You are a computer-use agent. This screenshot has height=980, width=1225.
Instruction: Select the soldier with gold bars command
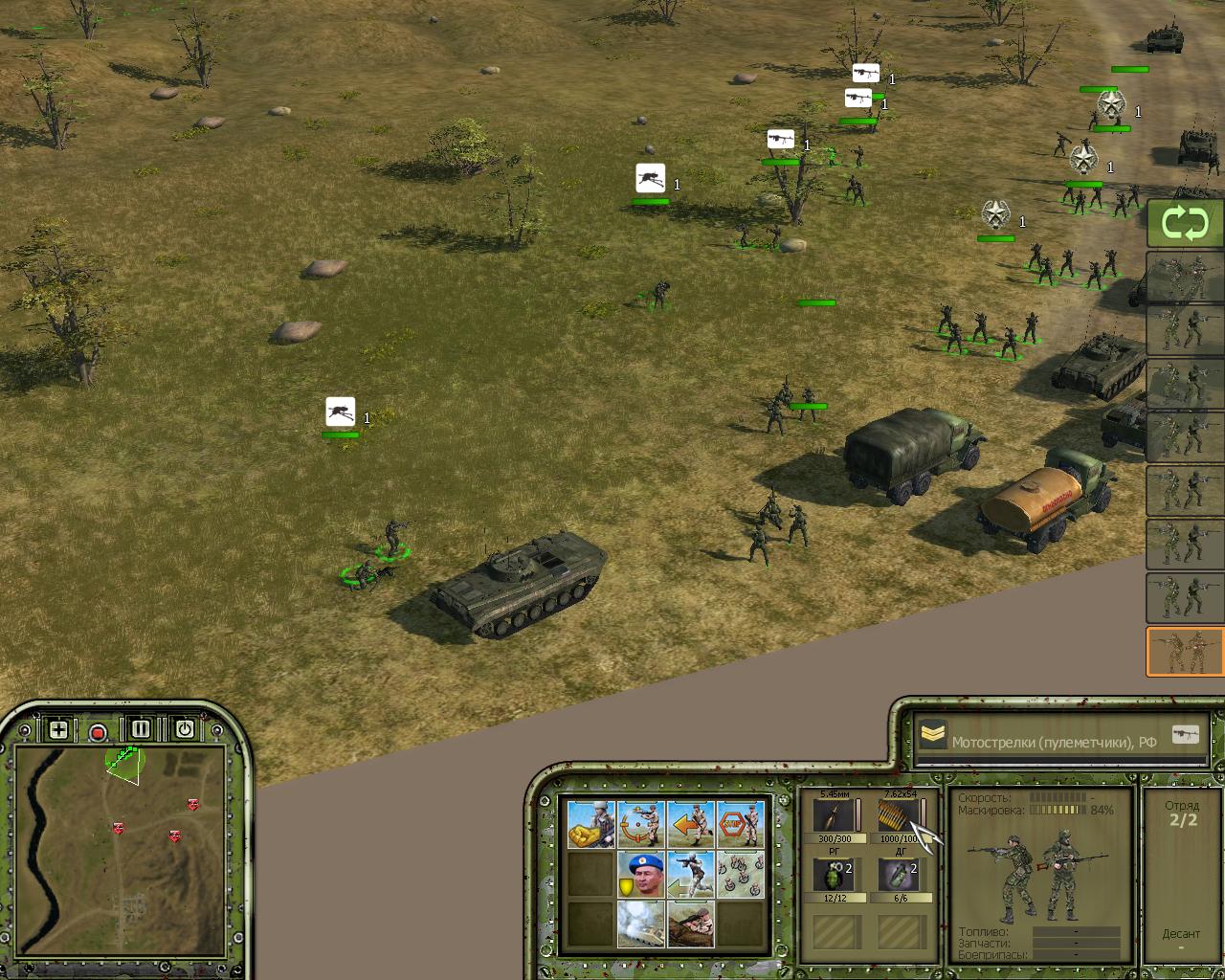[590, 824]
